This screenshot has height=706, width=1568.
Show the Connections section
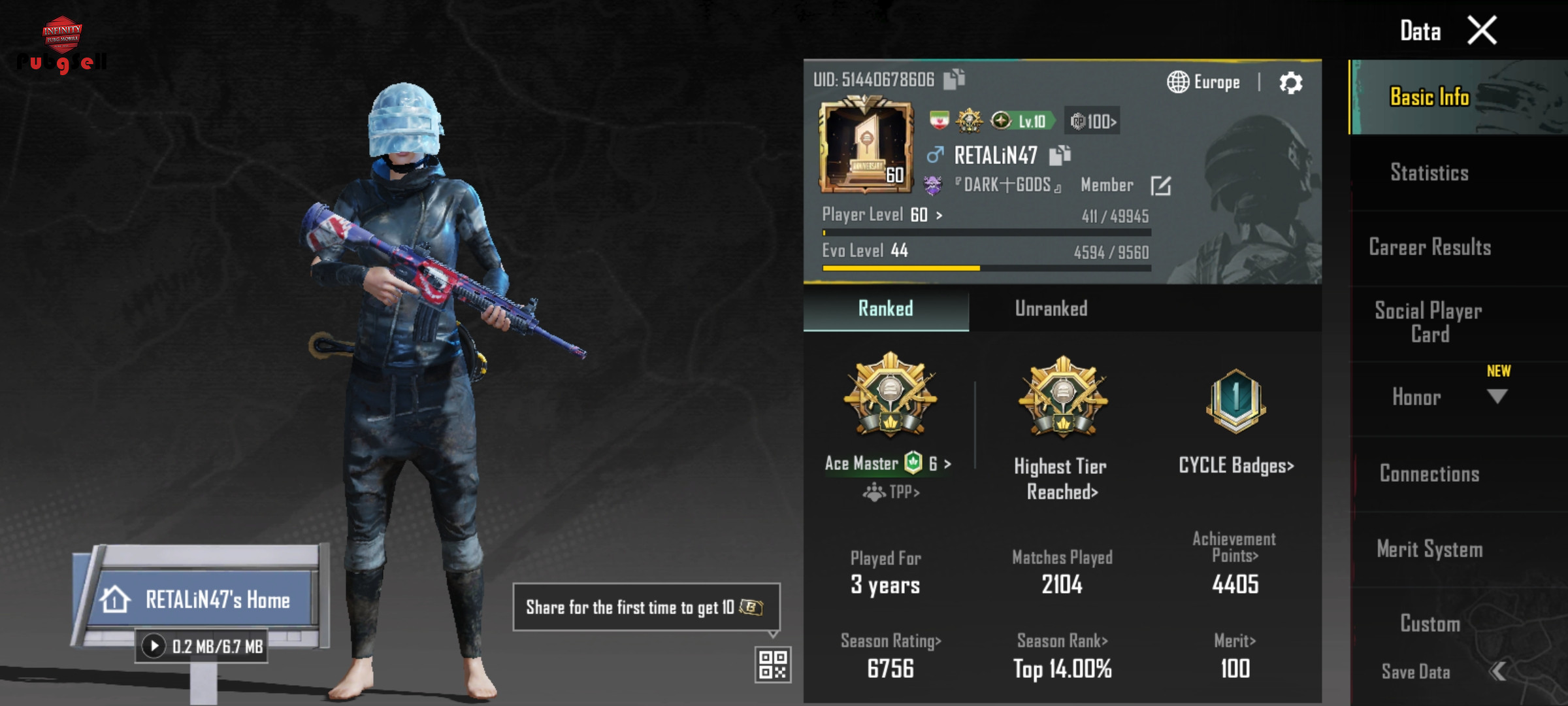[x=1429, y=474]
